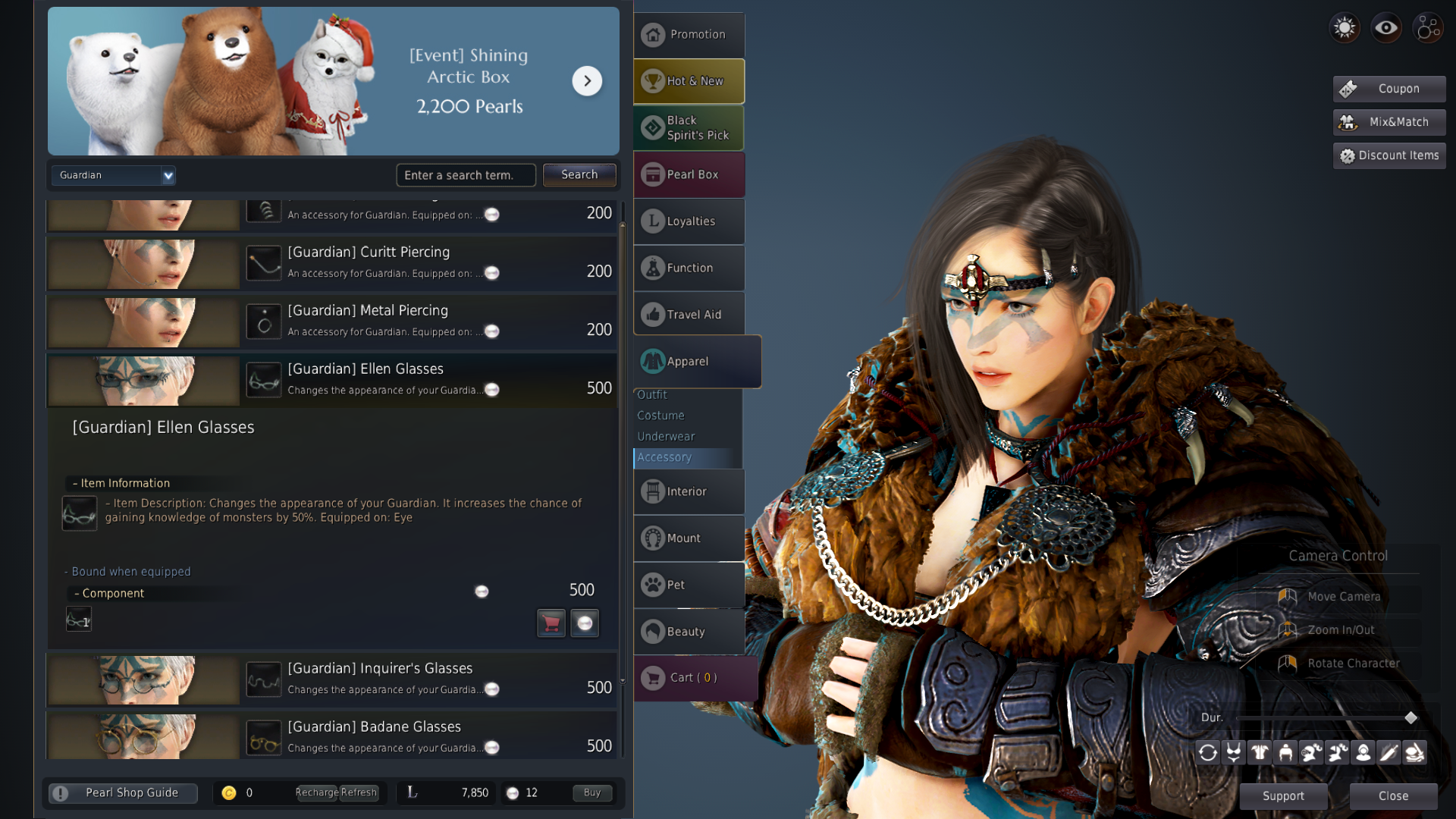Open the Mount shop category

[x=689, y=538]
